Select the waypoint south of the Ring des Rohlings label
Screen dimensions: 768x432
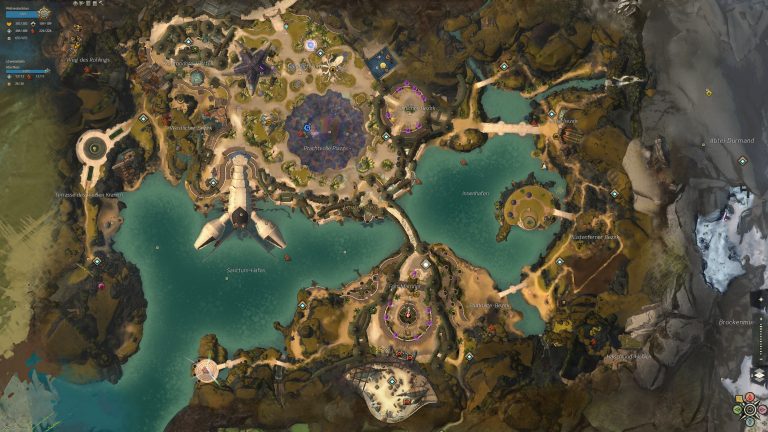[144, 118]
